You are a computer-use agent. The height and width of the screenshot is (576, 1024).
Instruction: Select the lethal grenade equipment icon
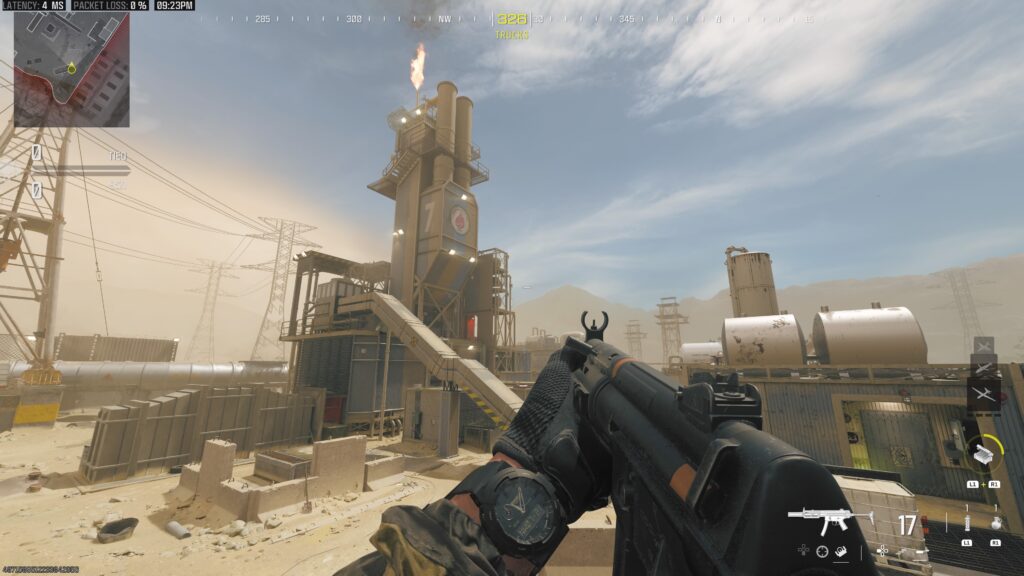pyautogui.click(x=995, y=522)
